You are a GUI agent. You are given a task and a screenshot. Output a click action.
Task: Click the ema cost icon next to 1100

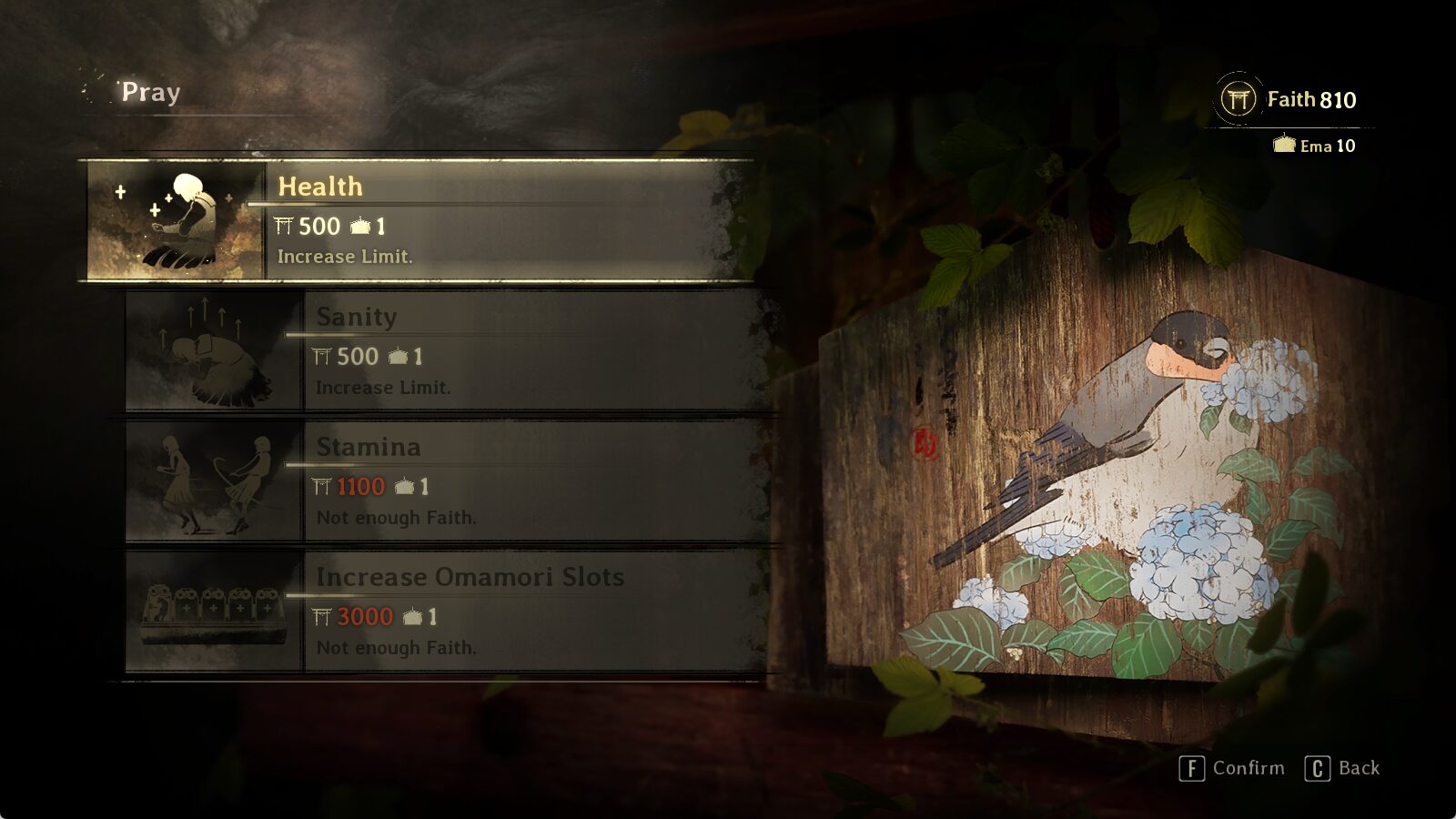pos(407,487)
